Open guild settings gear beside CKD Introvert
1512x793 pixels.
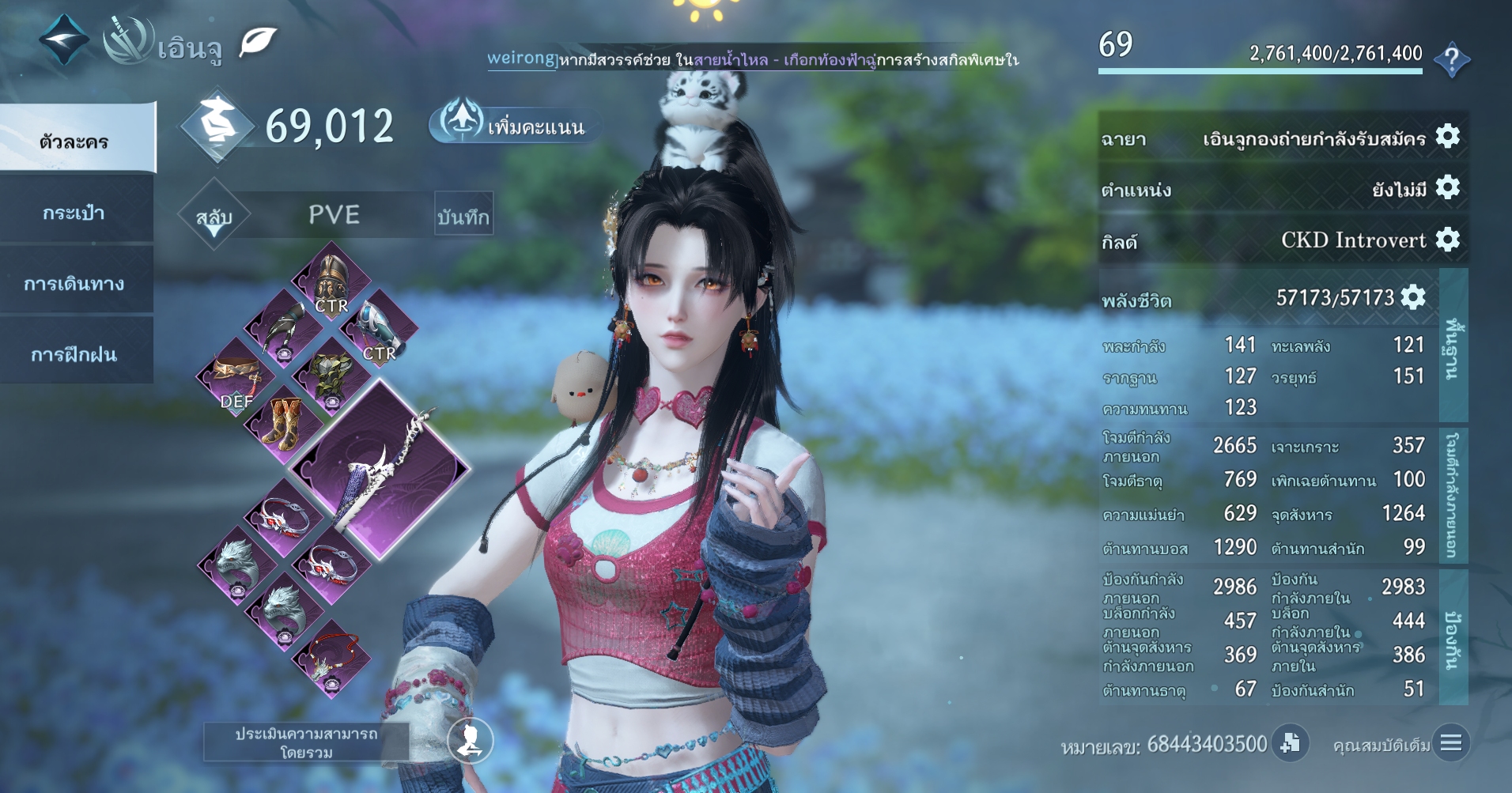pos(1447,239)
